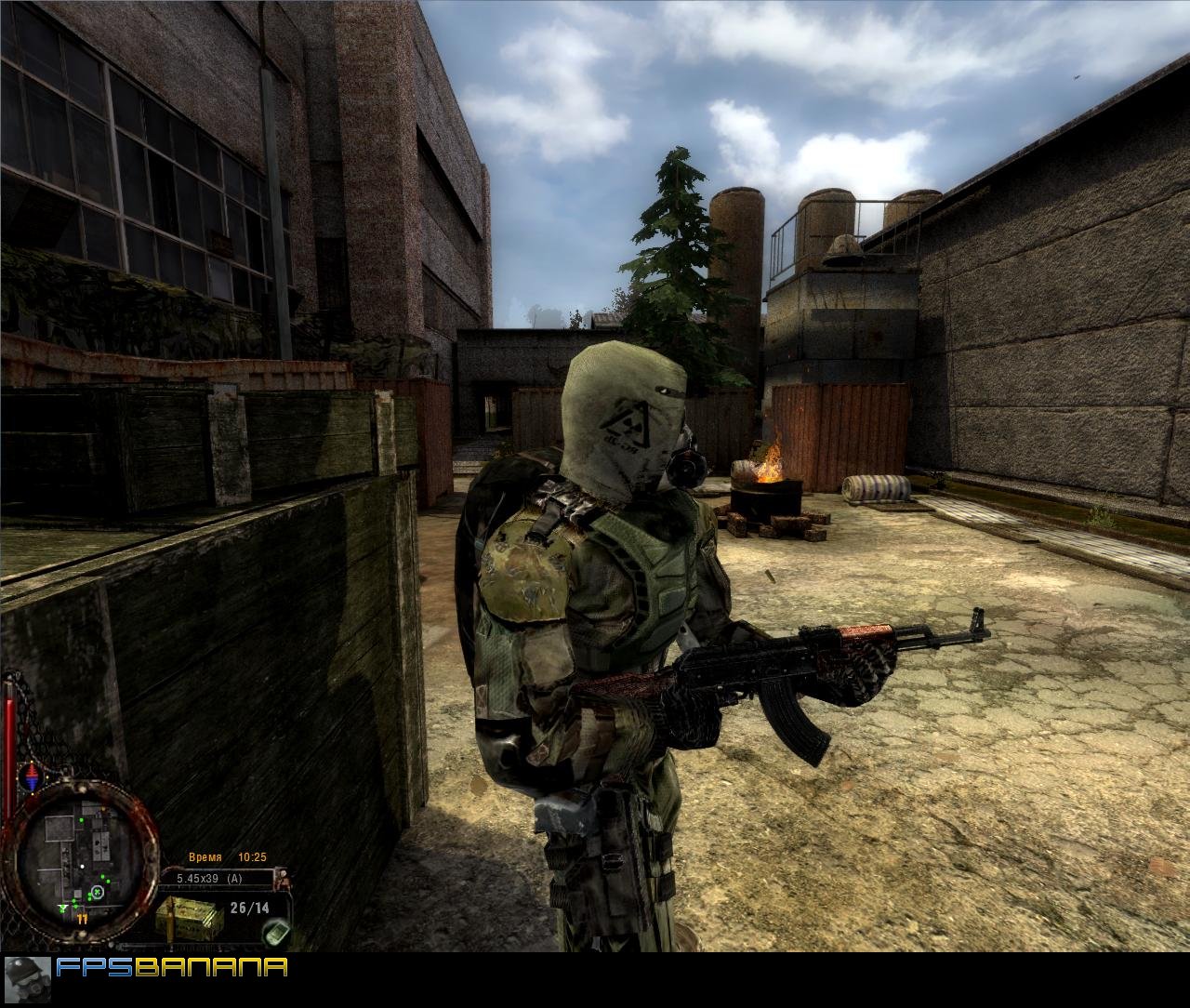1190x1008 pixels.
Task: Click the player arrow marker on the minimap
Action: pos(62,909)
